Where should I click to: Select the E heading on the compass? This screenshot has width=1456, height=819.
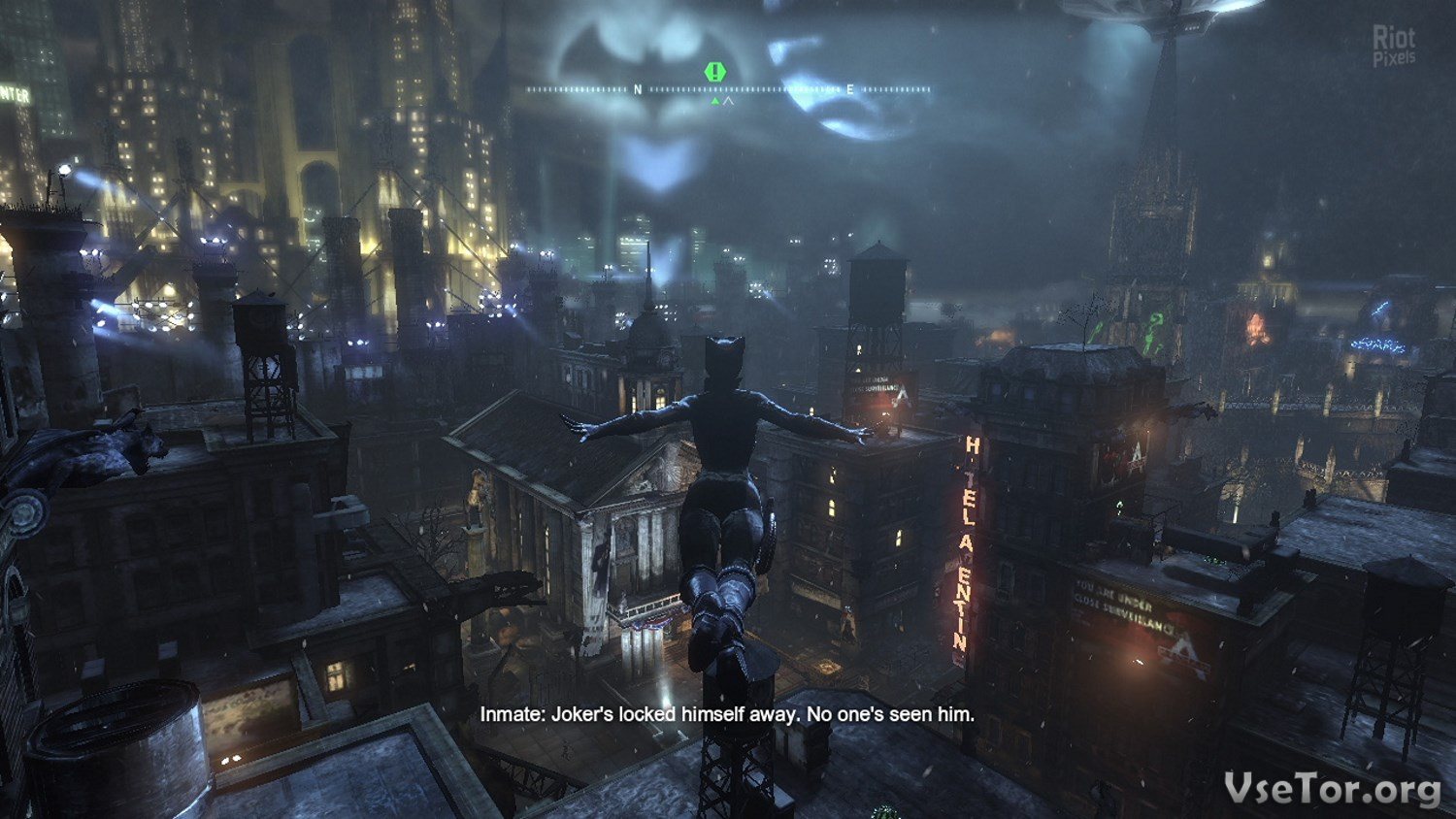[x=850, y=89]
